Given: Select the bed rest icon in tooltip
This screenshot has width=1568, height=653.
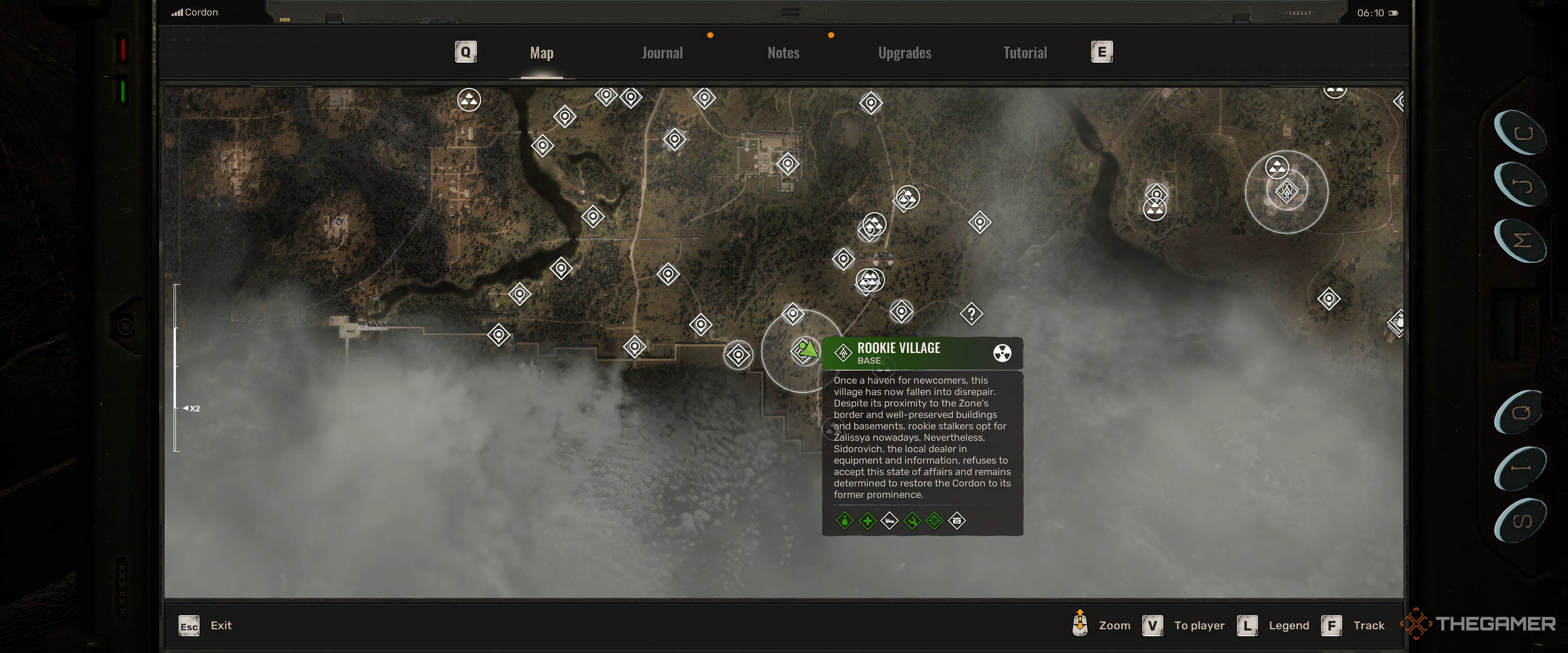Looking at the screenshot, I should point(890,521).
